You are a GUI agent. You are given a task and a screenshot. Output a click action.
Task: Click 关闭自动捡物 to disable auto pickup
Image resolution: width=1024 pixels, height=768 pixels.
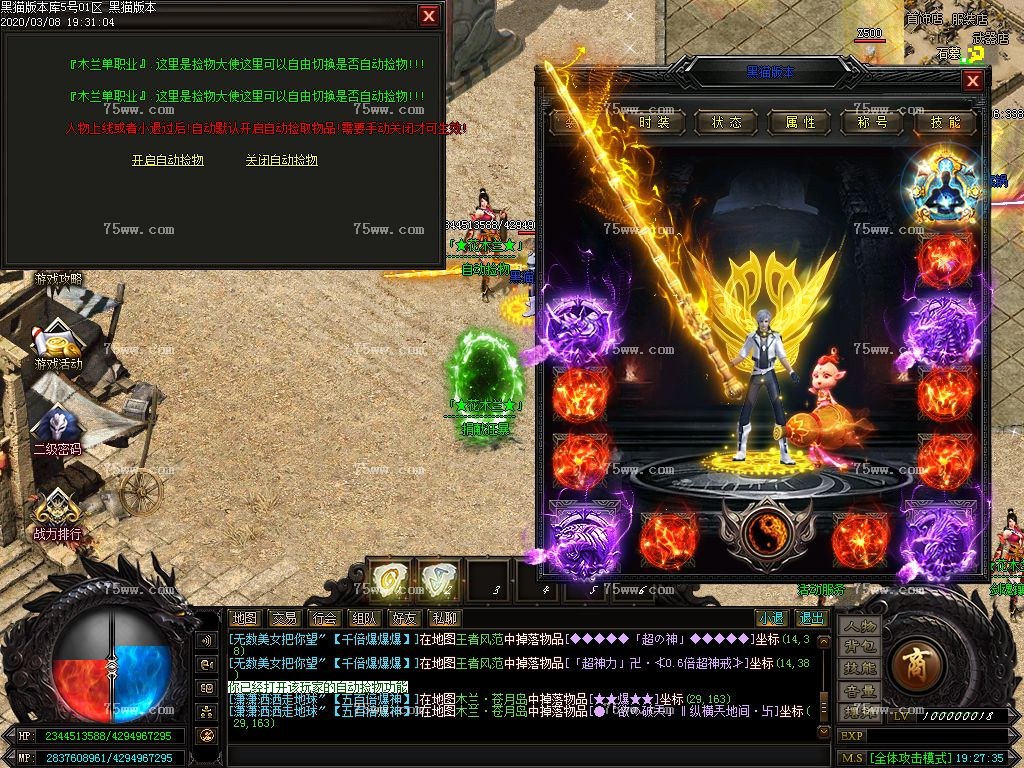tap(281, 160)
